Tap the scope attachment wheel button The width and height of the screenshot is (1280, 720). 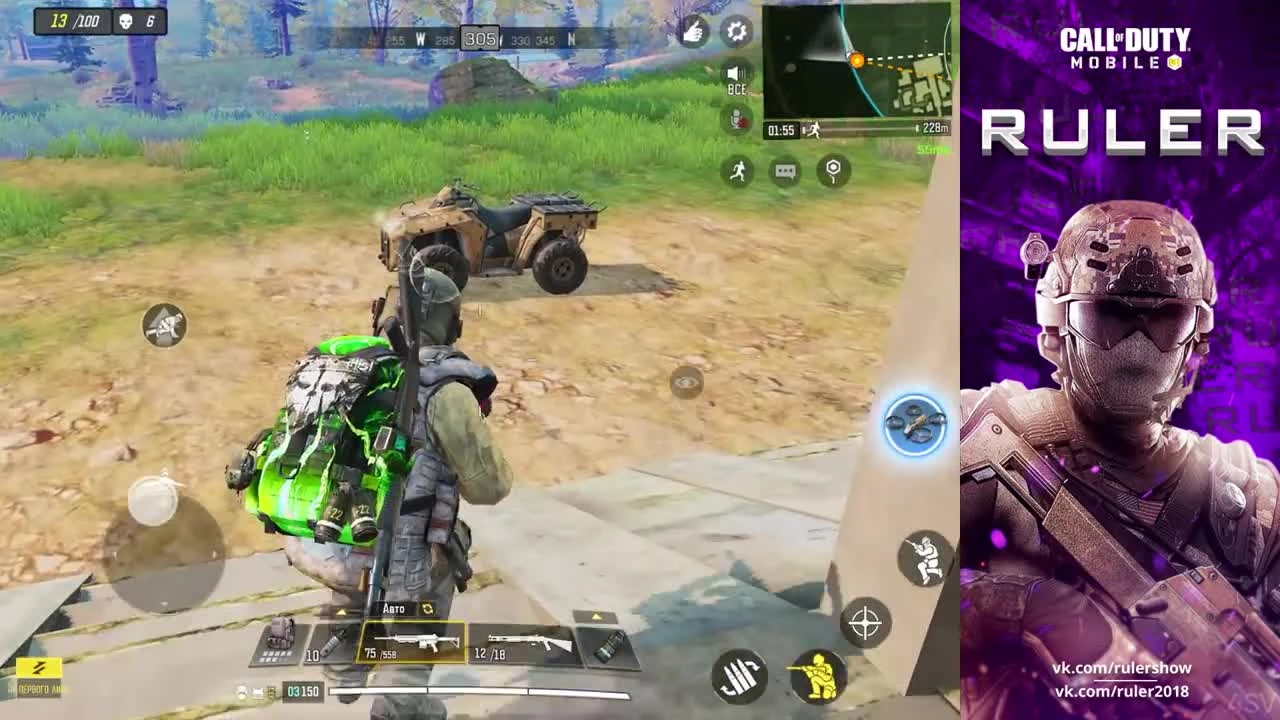click(915, 425)
